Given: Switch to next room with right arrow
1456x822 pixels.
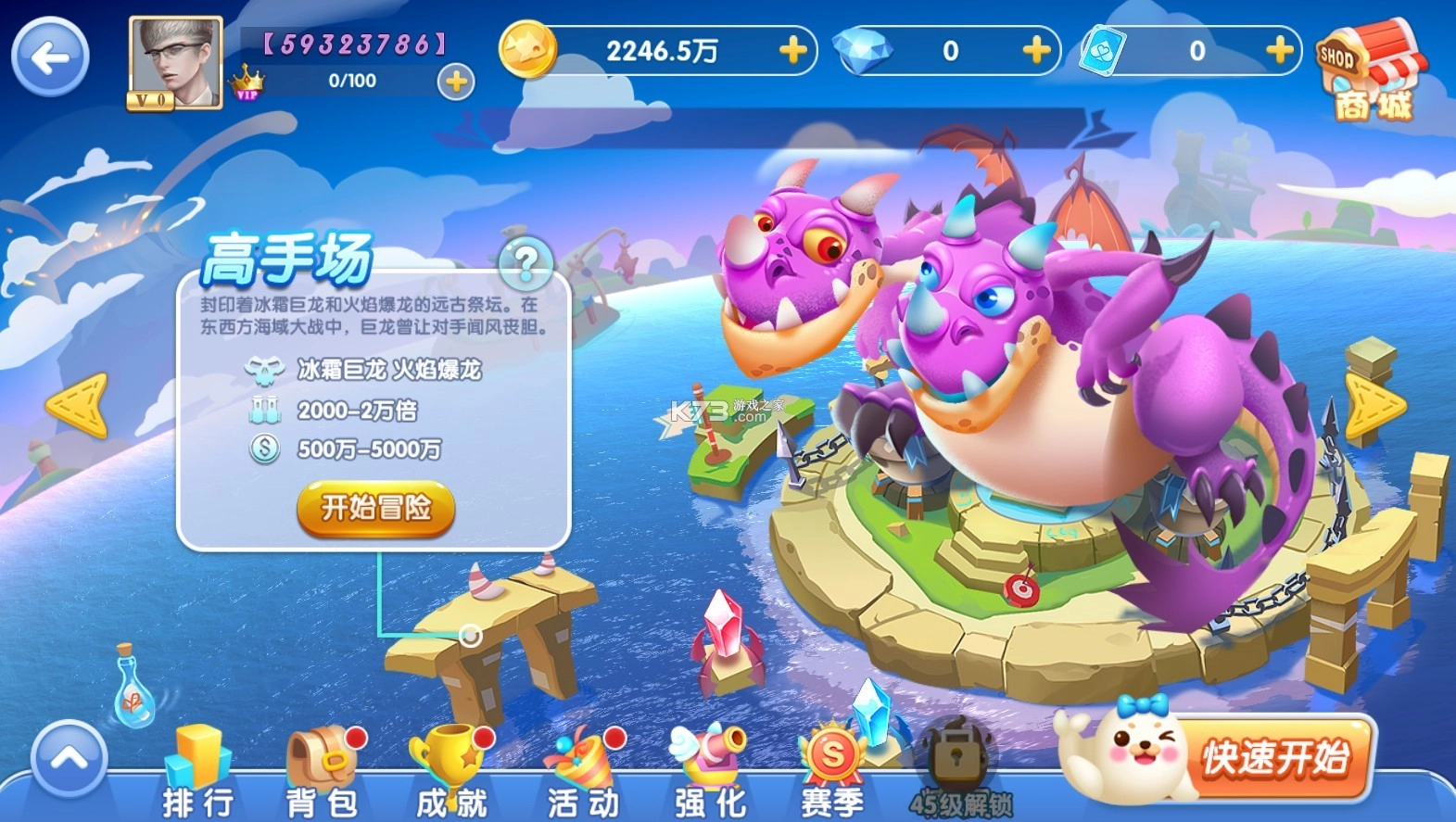Looking at the screenshot, I should pyautogui.click(x=1374, y=406).
